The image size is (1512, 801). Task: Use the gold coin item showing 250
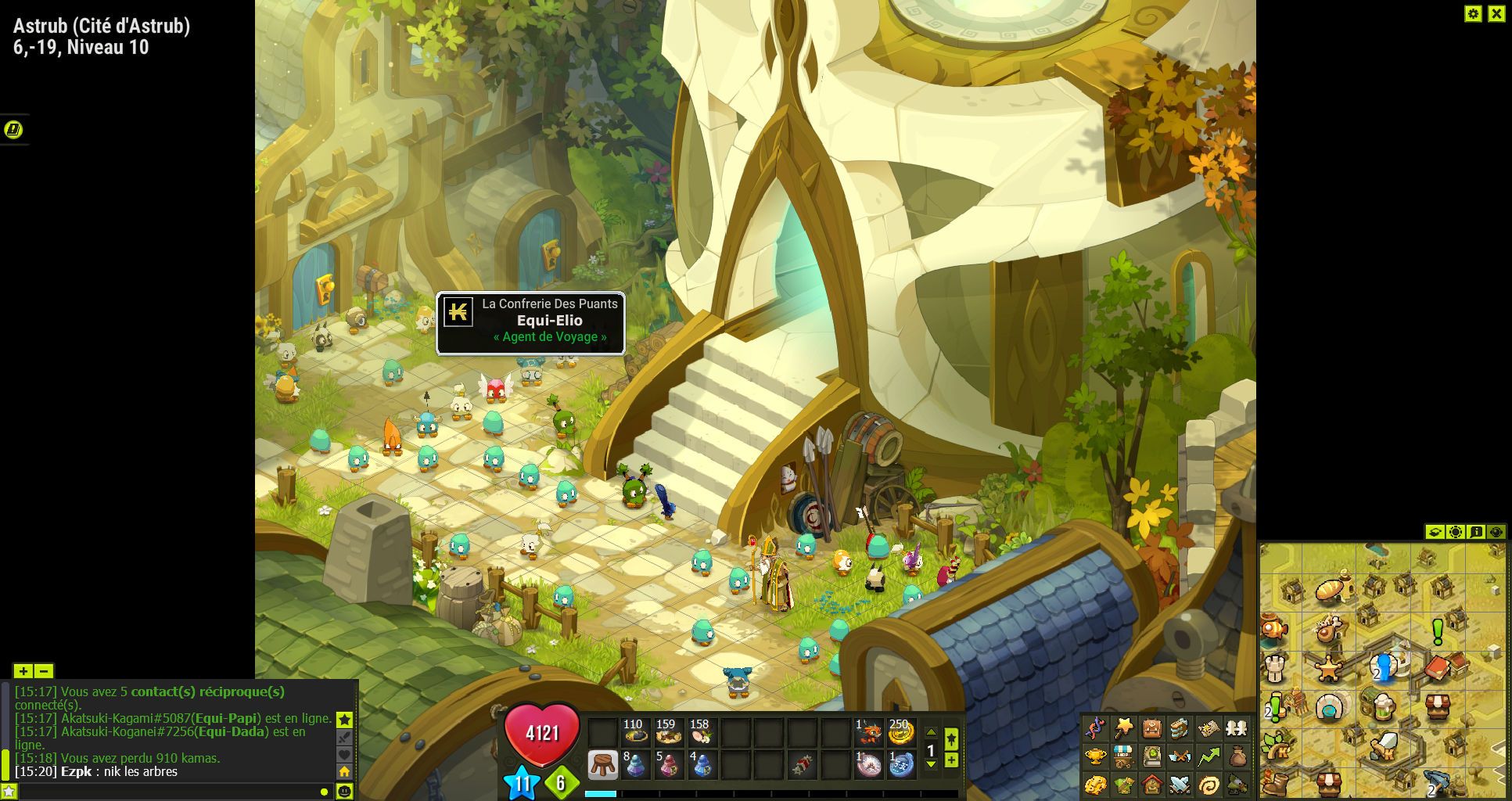pyautogui.click(x=900, y=733)
